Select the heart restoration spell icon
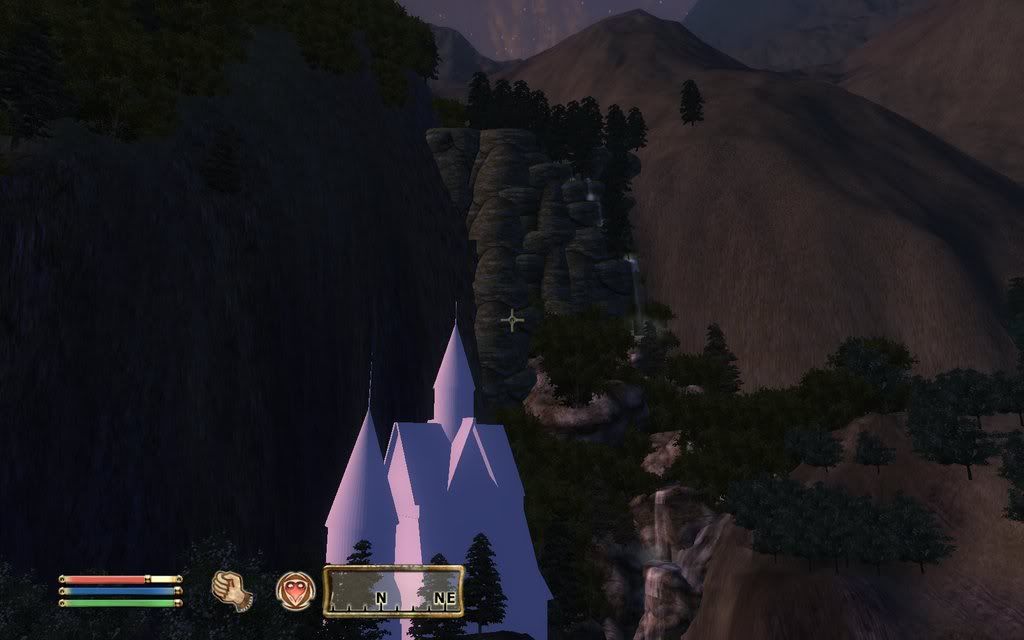Image resolution: width=1024 pixels, height=640 pixels. click(x=294, y=590)
